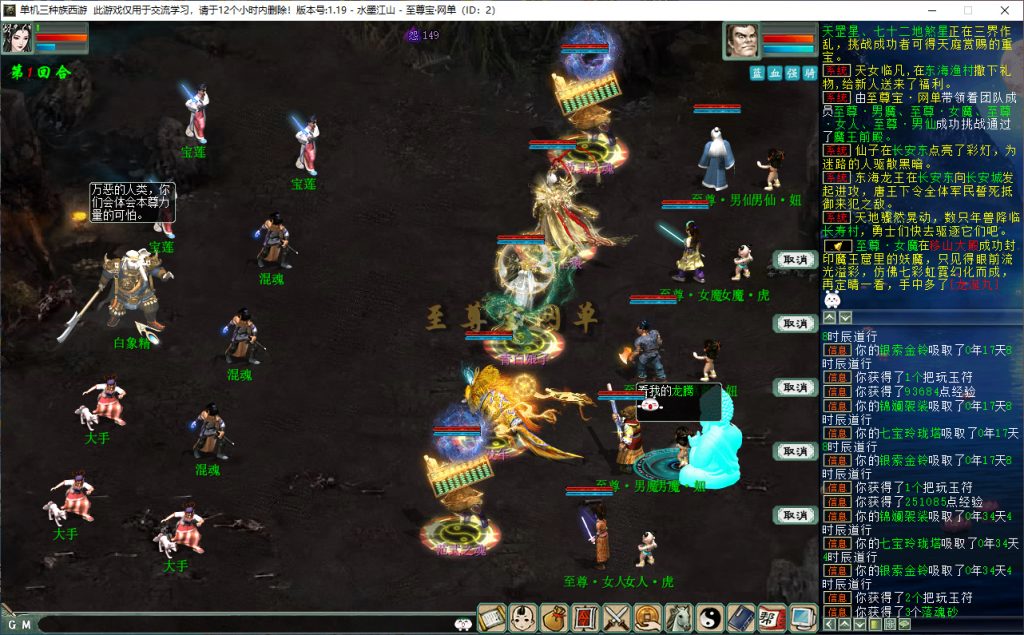The width and height of the screenshot is (1024, 635).
Task: Open the scroll icon in bottom toolbar
Action: pos(492,618)
